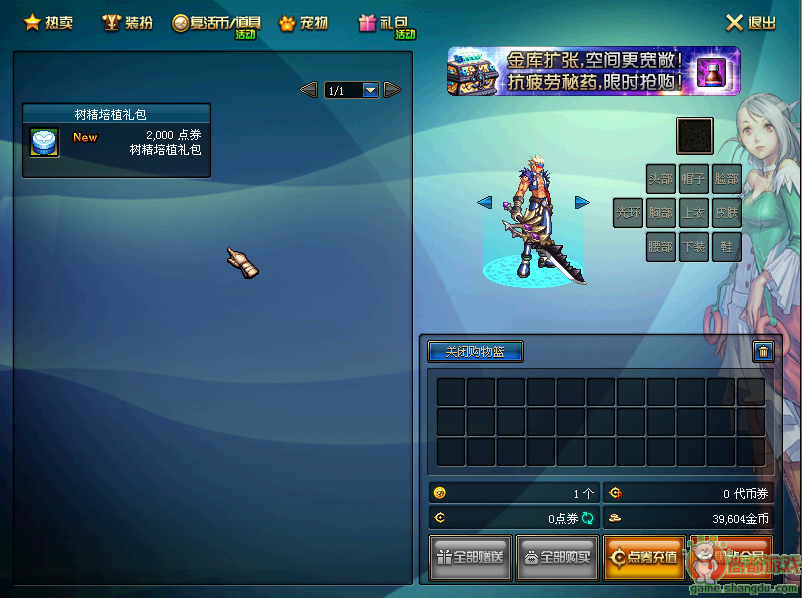This screenshot has height=598, width=802.
Task: Switch to the 热卖 hot sale tab
Action: tap(48, 22)
